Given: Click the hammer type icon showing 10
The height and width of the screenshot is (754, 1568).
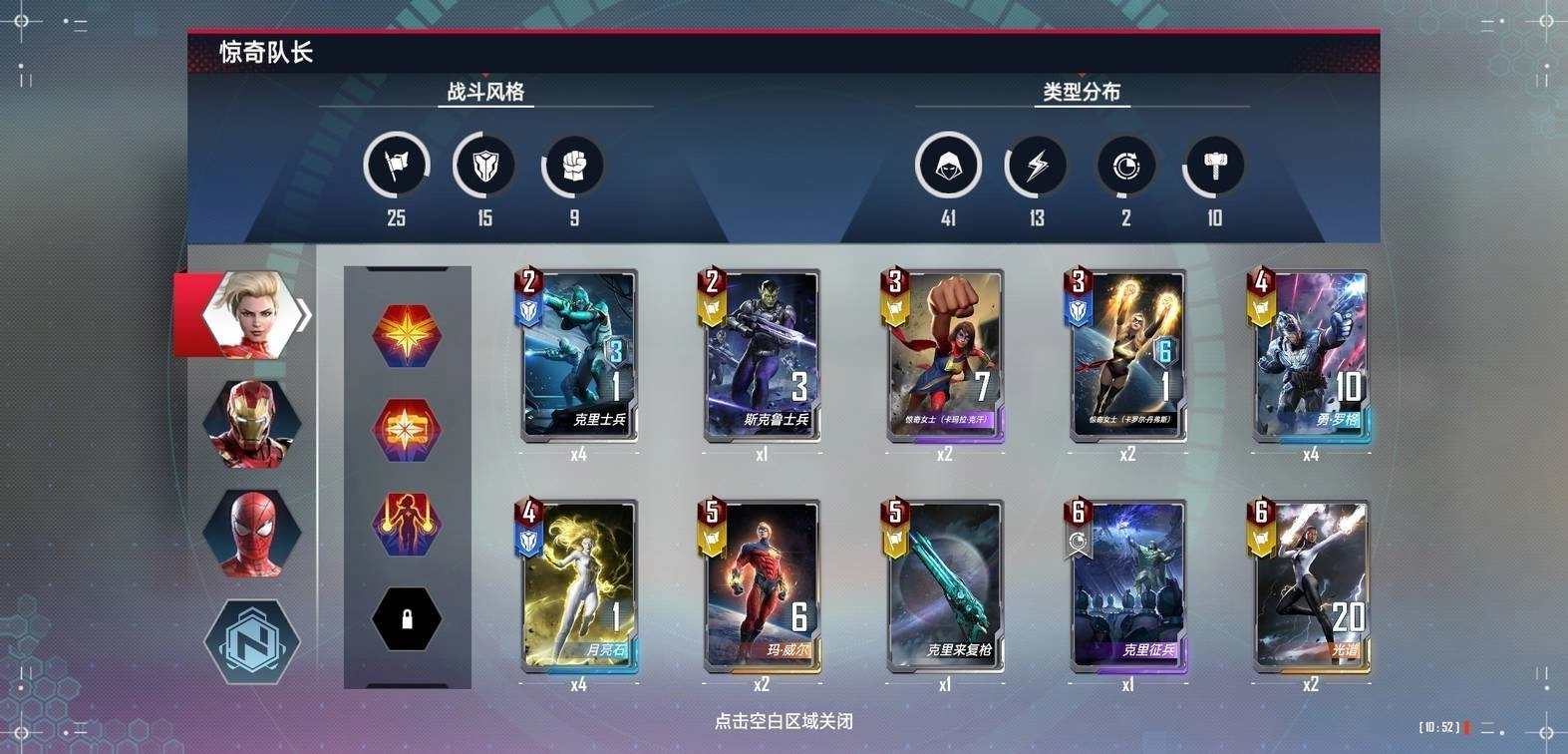Looking at the screenshot, I should (x=1212, y=166).
